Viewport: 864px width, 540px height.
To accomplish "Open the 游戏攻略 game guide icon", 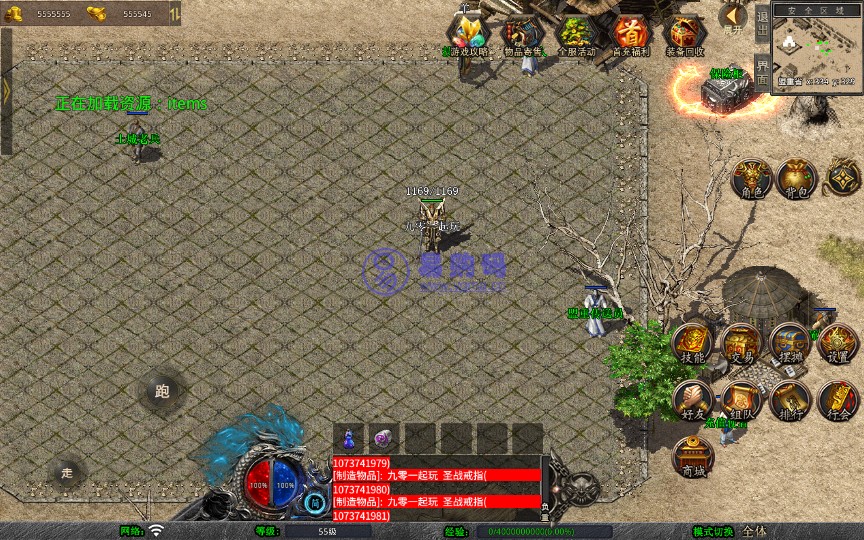I will 467,35.
